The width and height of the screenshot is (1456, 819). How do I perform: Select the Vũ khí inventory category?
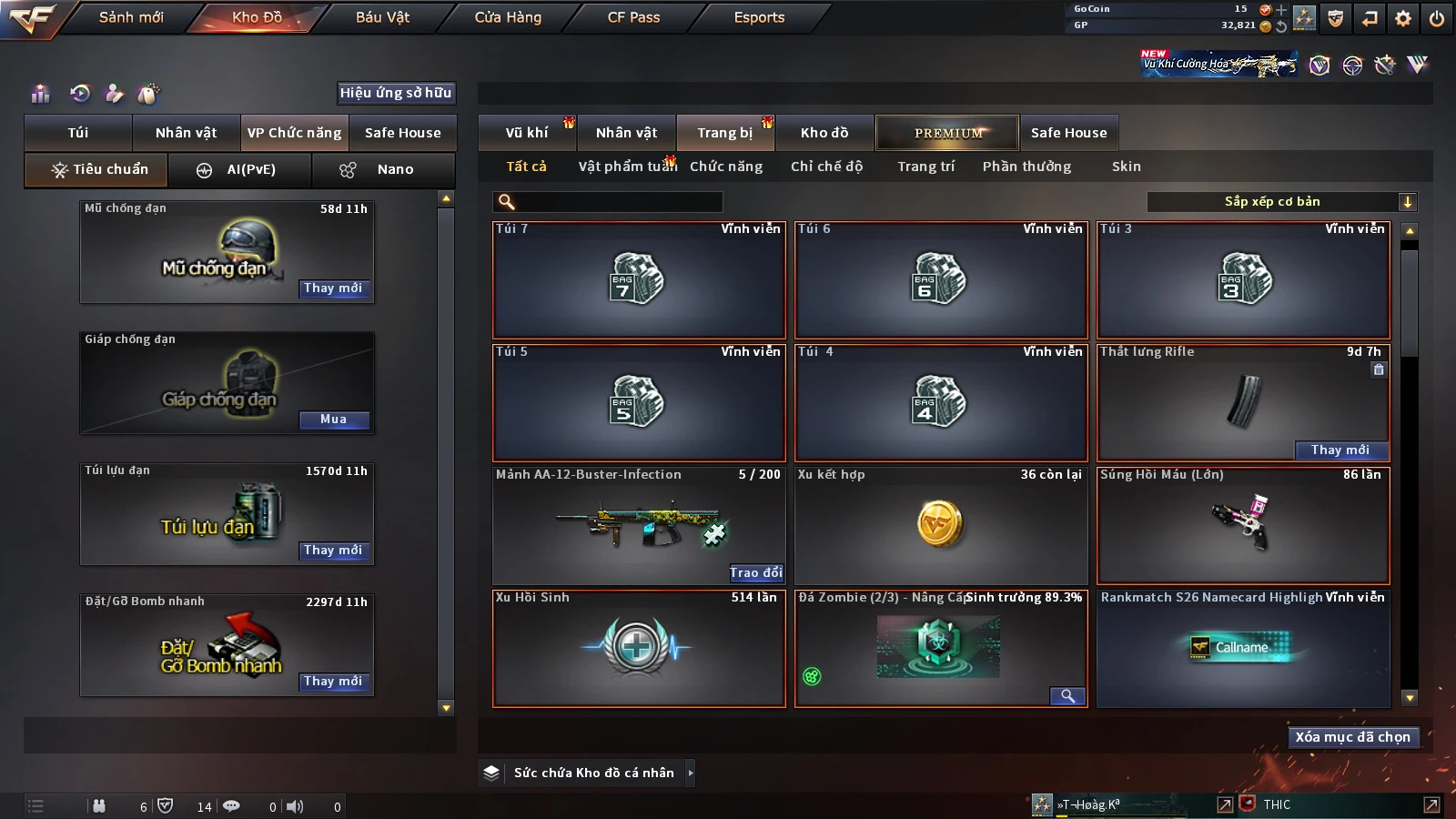[527, 133]
